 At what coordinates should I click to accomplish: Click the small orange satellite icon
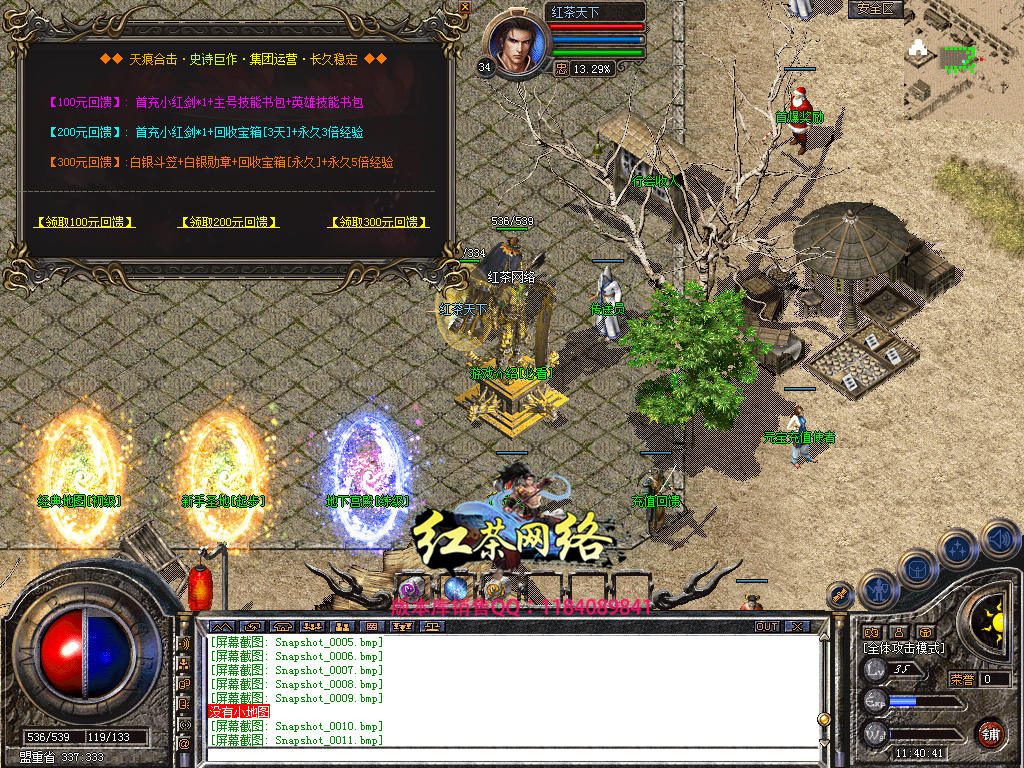click(x=839, y=594)
